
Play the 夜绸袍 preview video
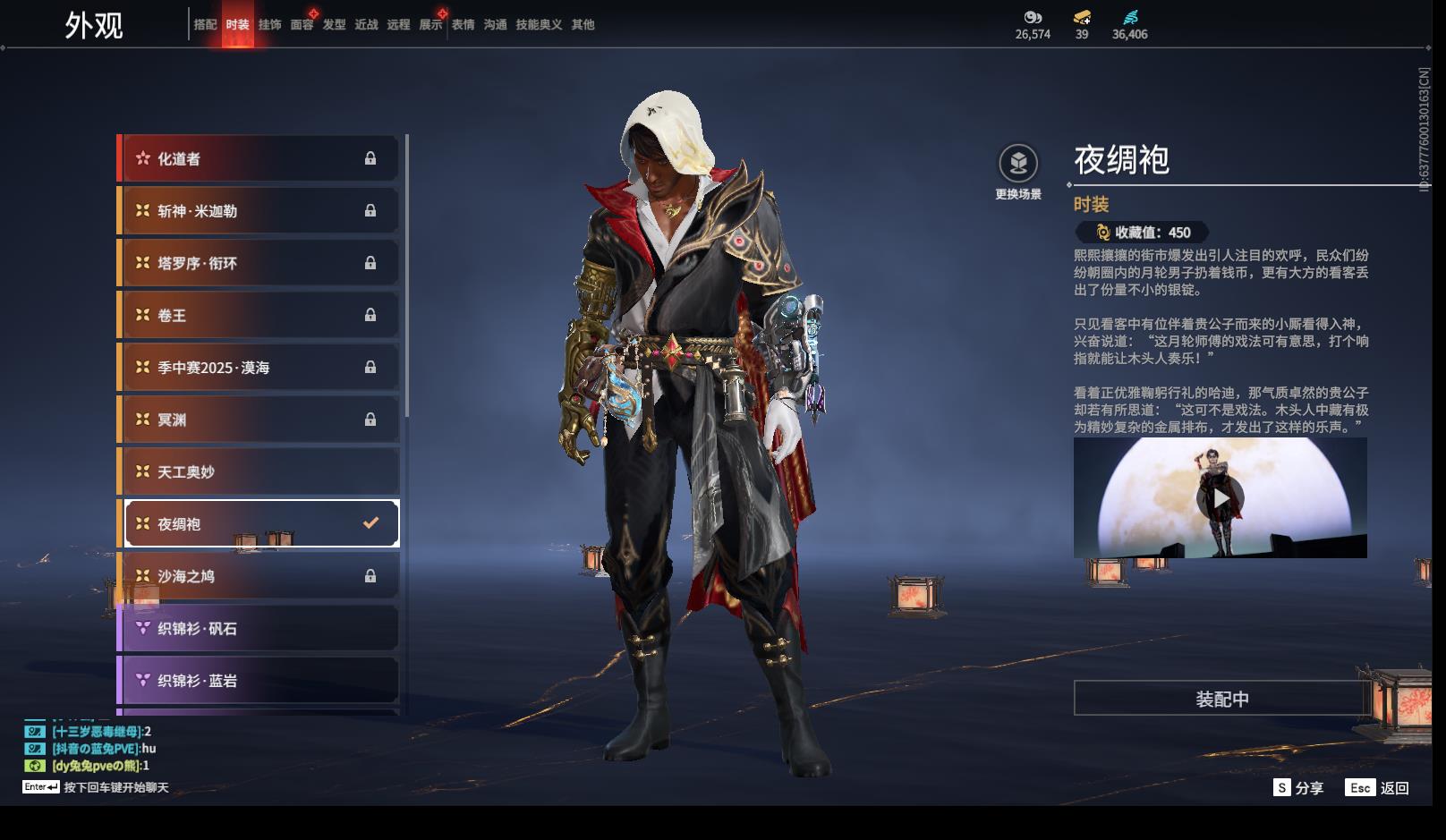[x=1221, y=497]
